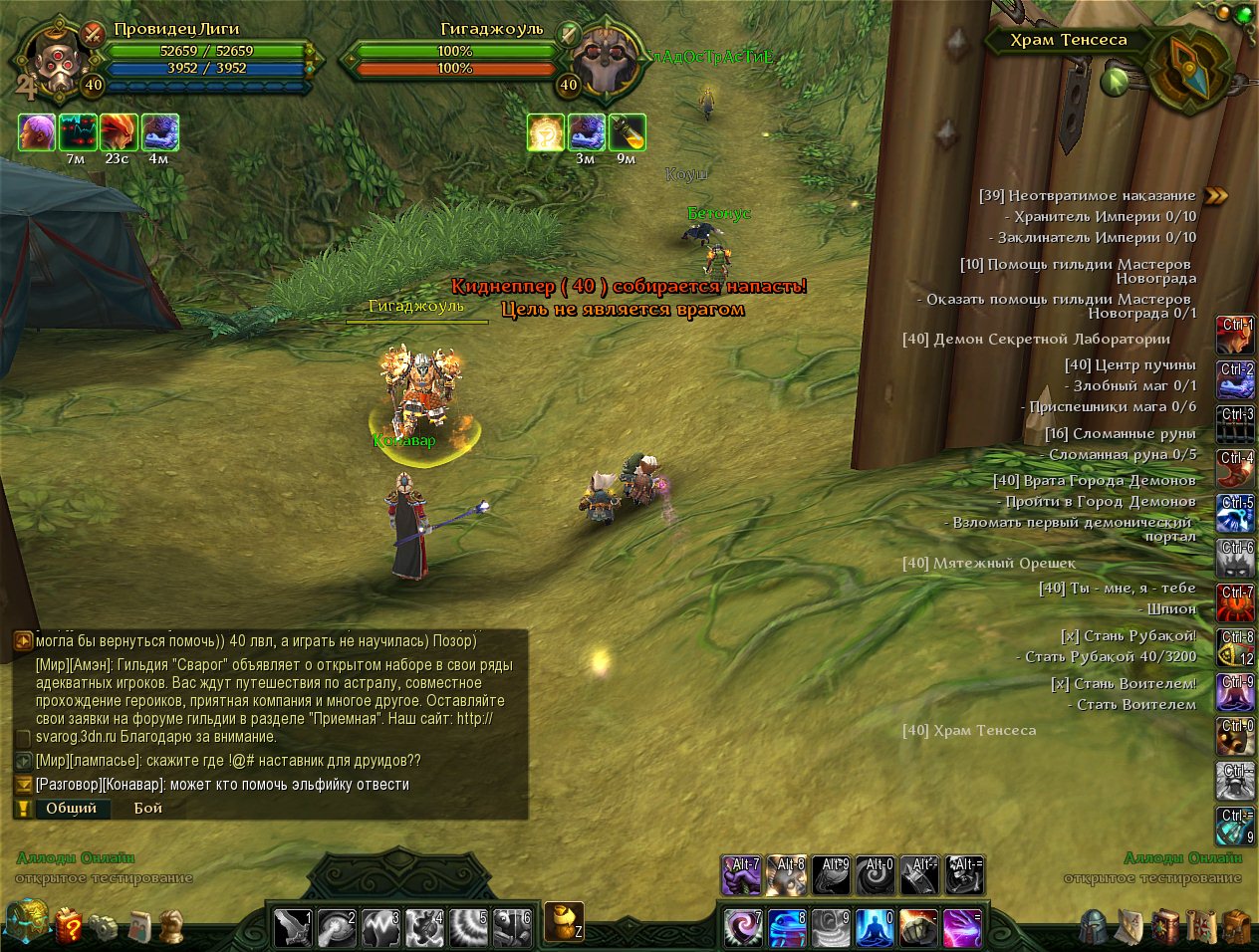Image resolution: width=1259 pixels, height=952 pixels.
Task: Open the help book with question mark
Action: (x=68, y=926)
